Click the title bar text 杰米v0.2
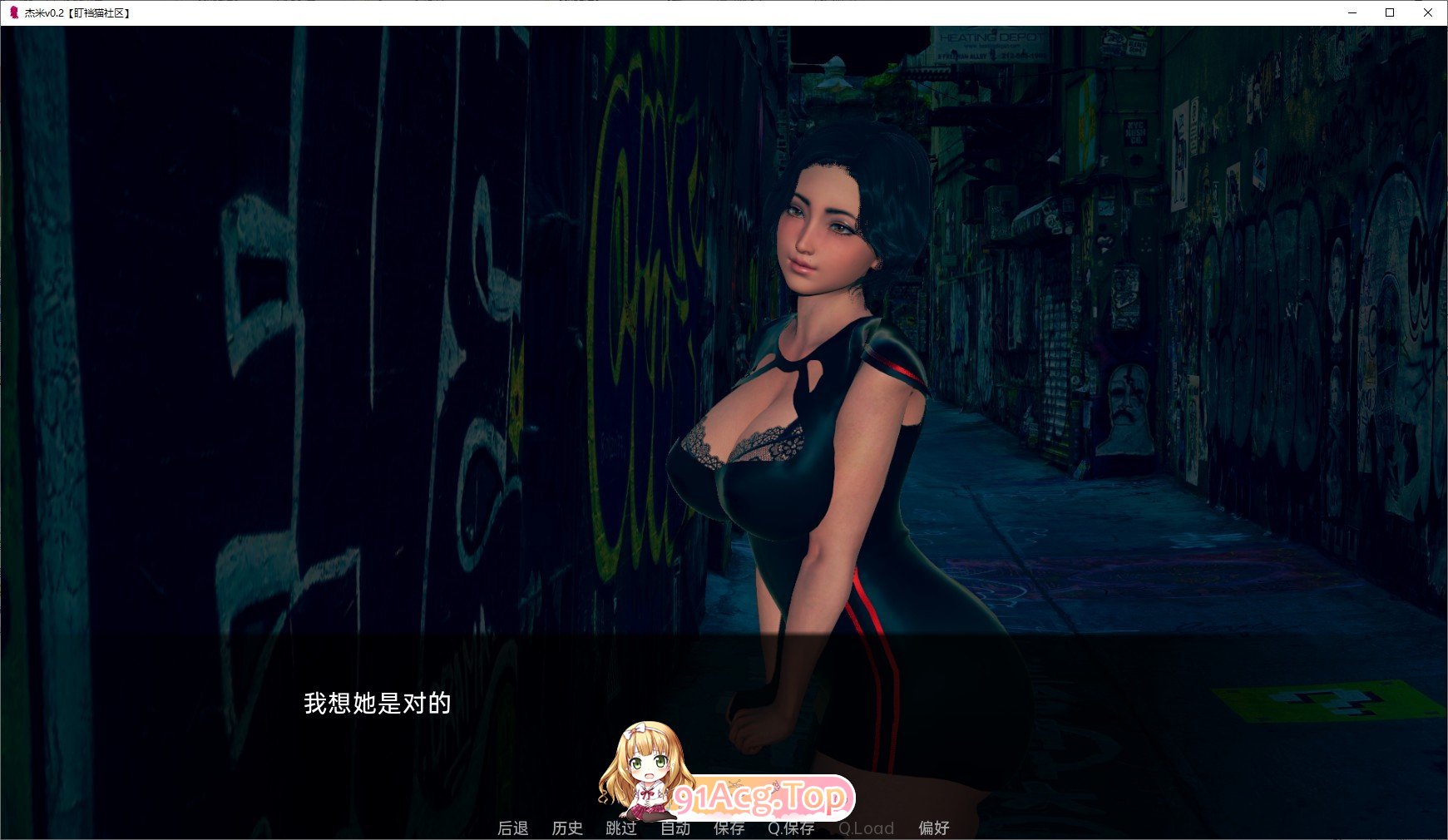Screen dimensions: 1448x840 click(x=50, y=12)
